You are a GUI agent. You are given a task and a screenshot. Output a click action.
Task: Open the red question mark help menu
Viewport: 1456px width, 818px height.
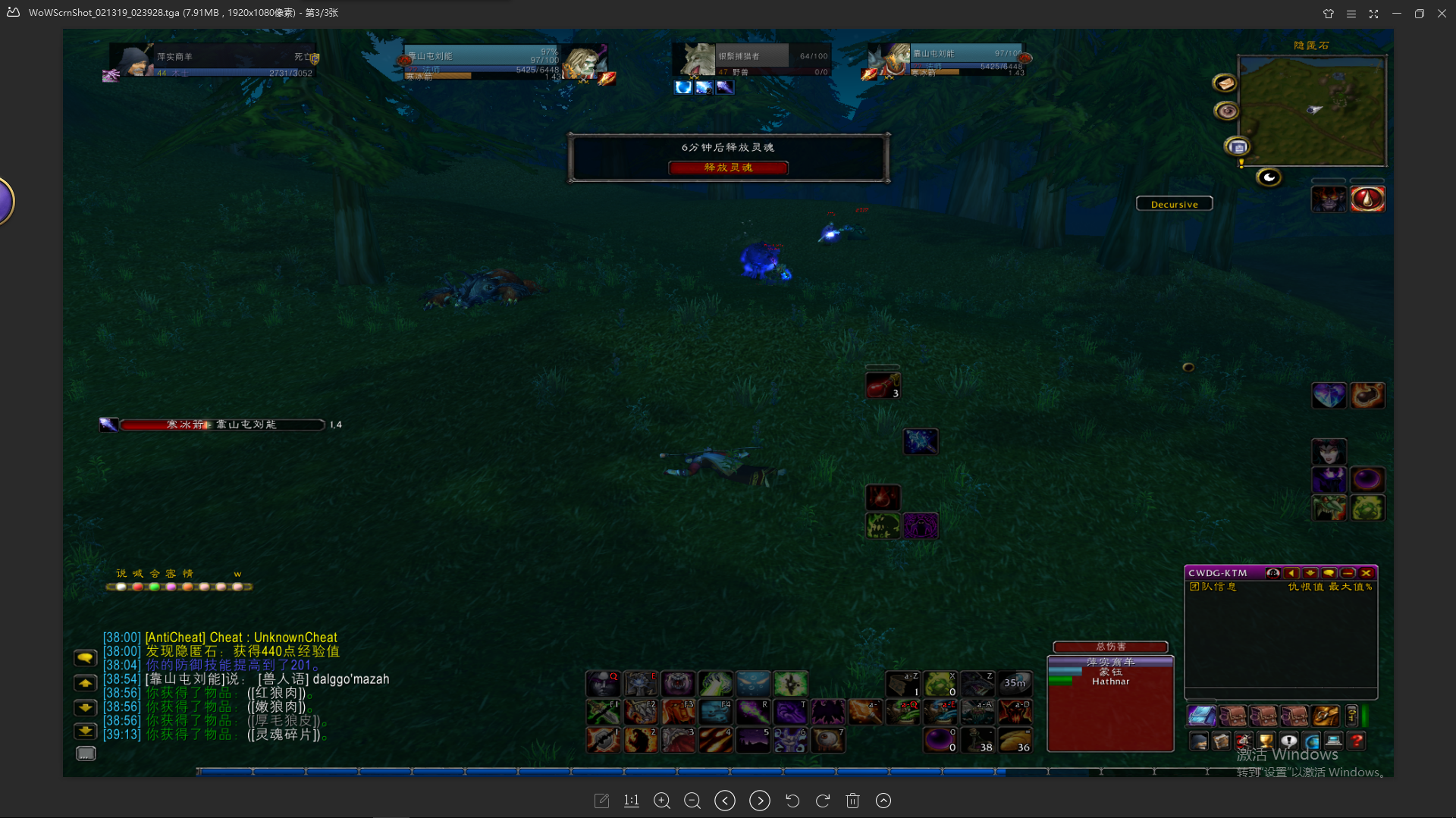pos(1357,741)
